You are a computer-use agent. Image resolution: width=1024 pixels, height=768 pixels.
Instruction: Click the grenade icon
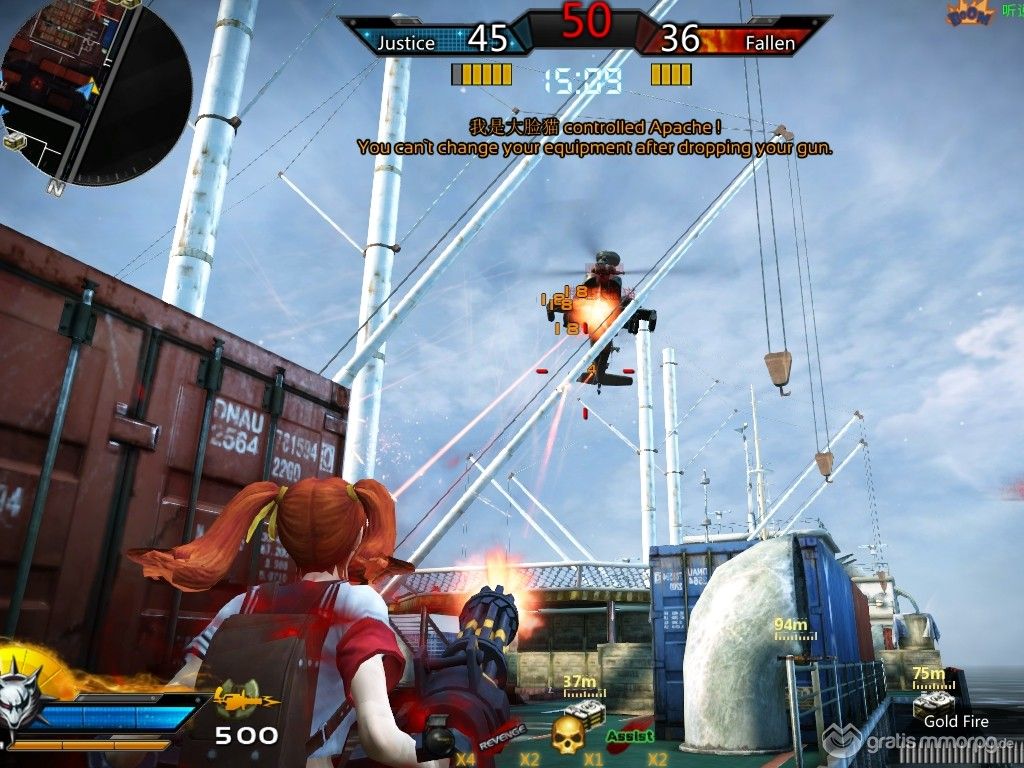click(x=438, y=740)
